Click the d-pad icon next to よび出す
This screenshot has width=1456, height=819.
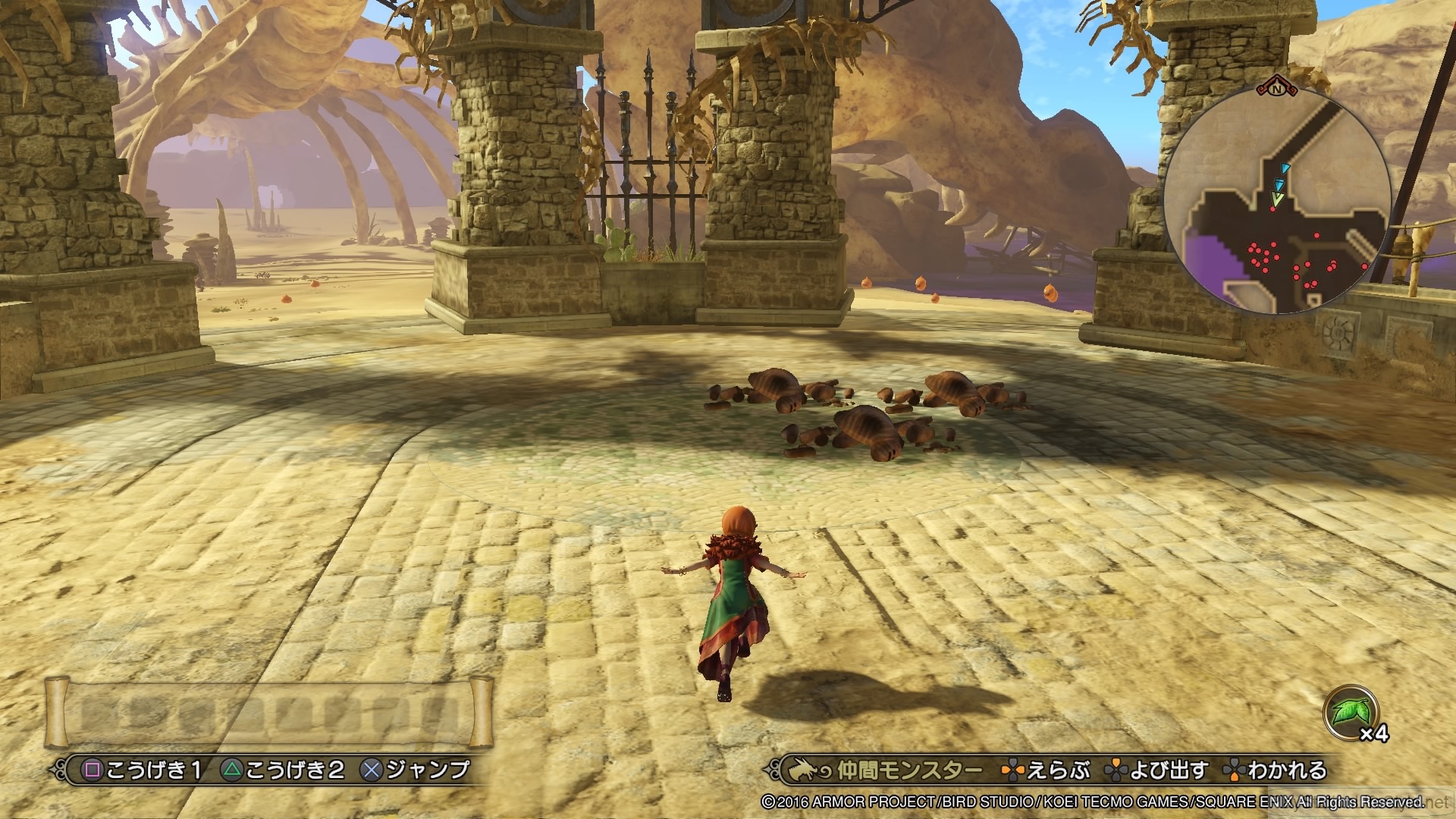pyautogui.click(x=1116, y=767)
